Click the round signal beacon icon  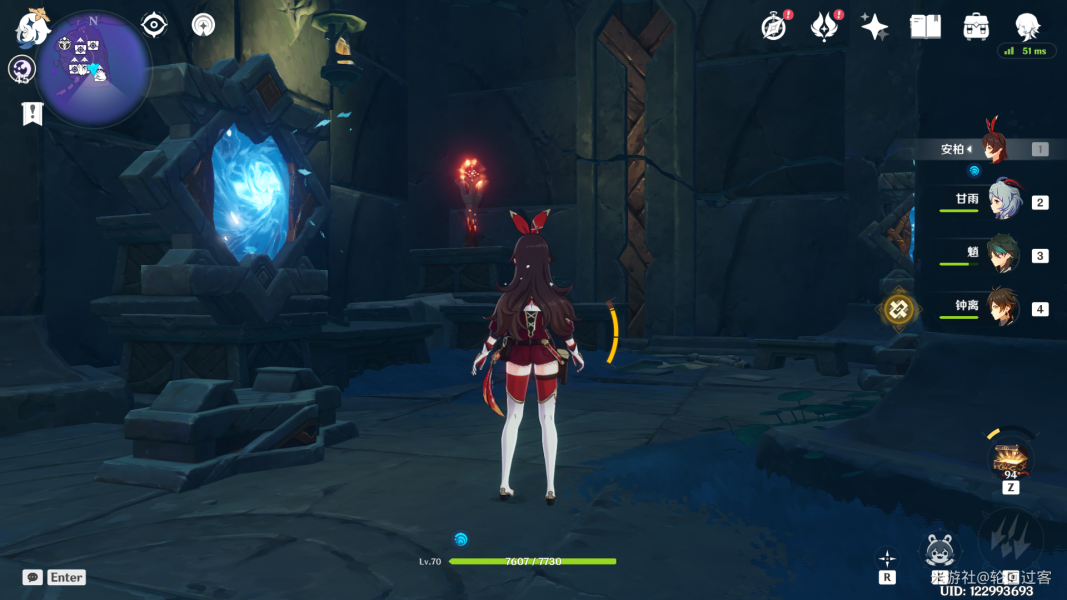tap(204, 25)
